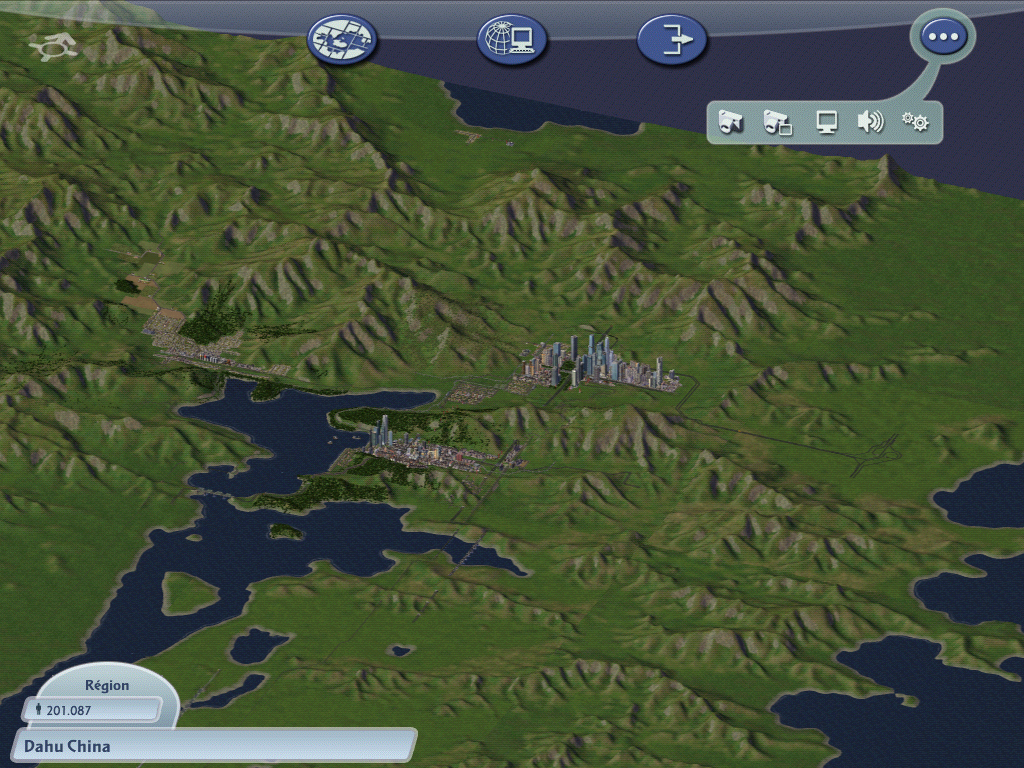This screenshot has width=1024, height=768.
Task: Click the exit arrow button
Action: click(x=672, y=40)
